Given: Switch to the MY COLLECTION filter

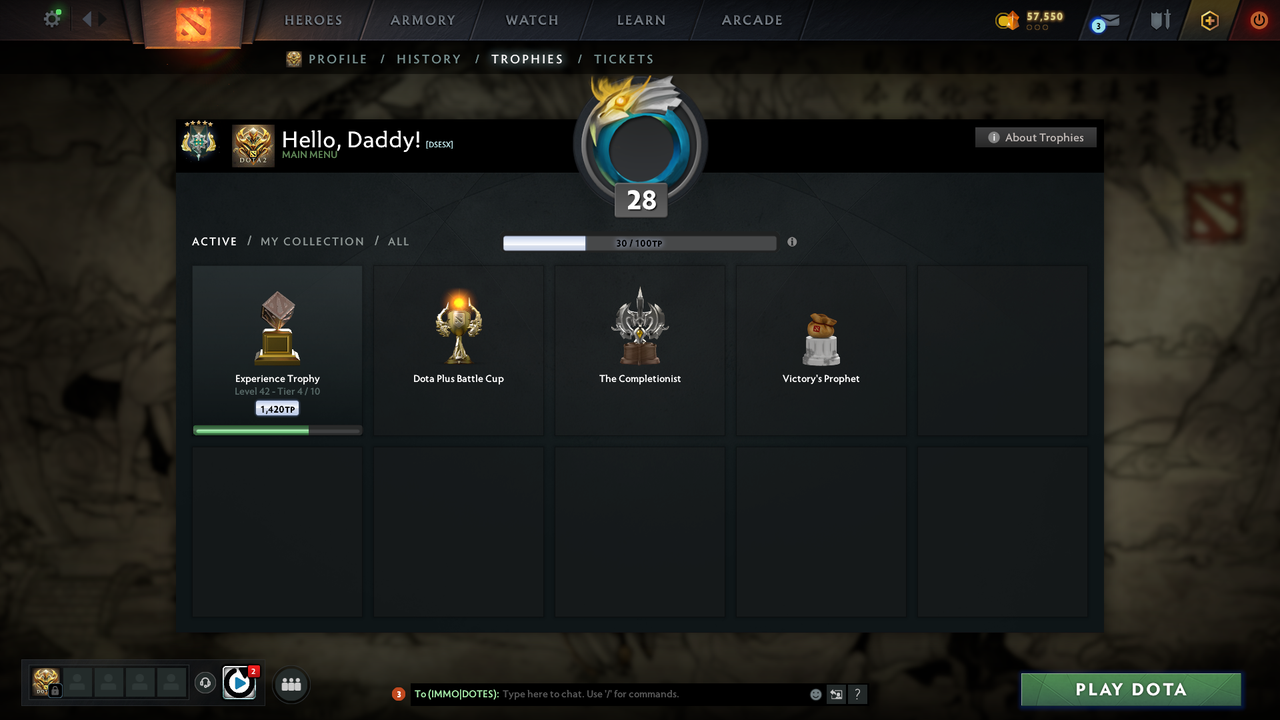Looking at the screenshot, I should click(x=312, y=241).
